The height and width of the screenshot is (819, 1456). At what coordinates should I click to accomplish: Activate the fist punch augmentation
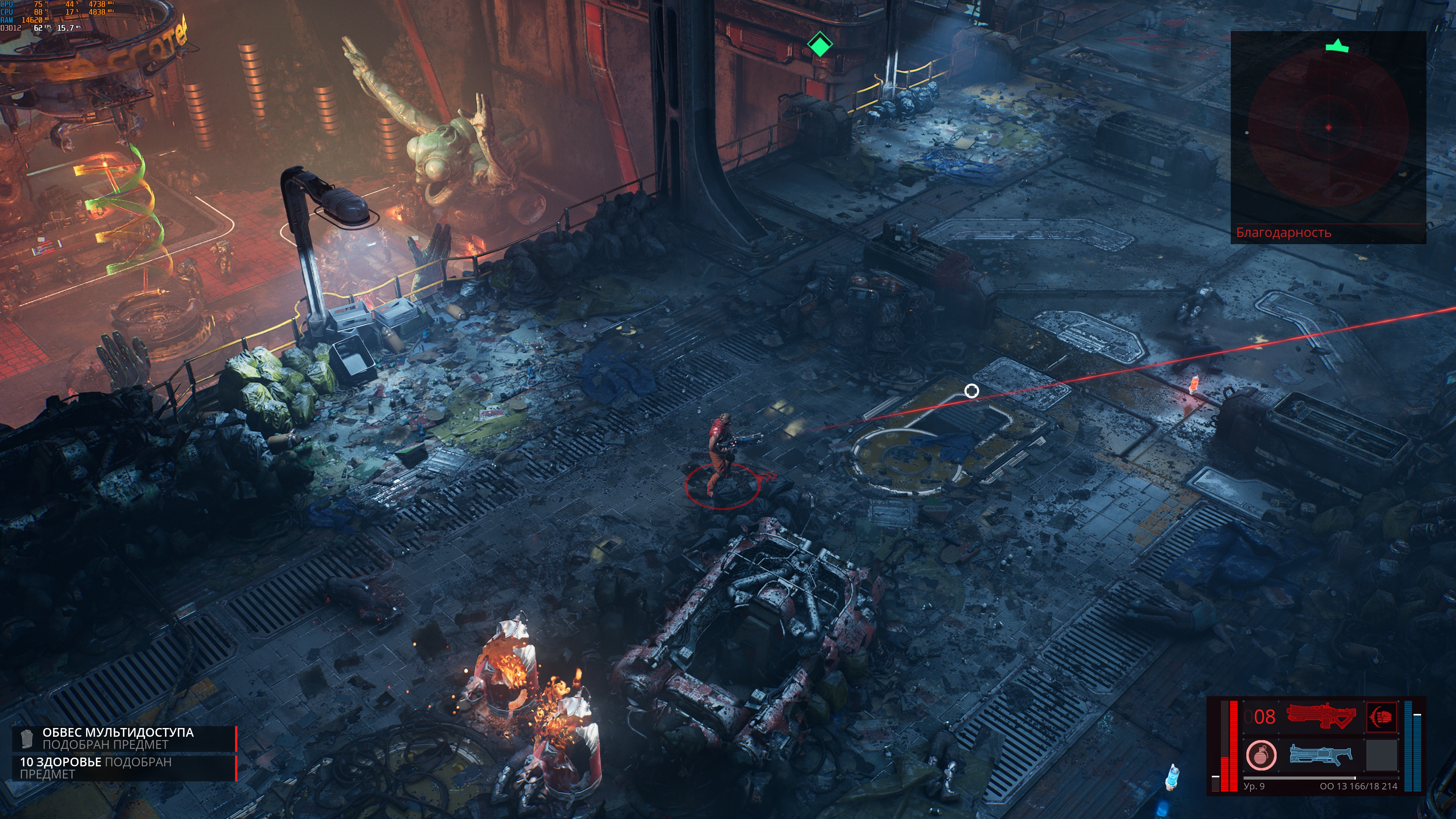click(x=1381, y=717)
